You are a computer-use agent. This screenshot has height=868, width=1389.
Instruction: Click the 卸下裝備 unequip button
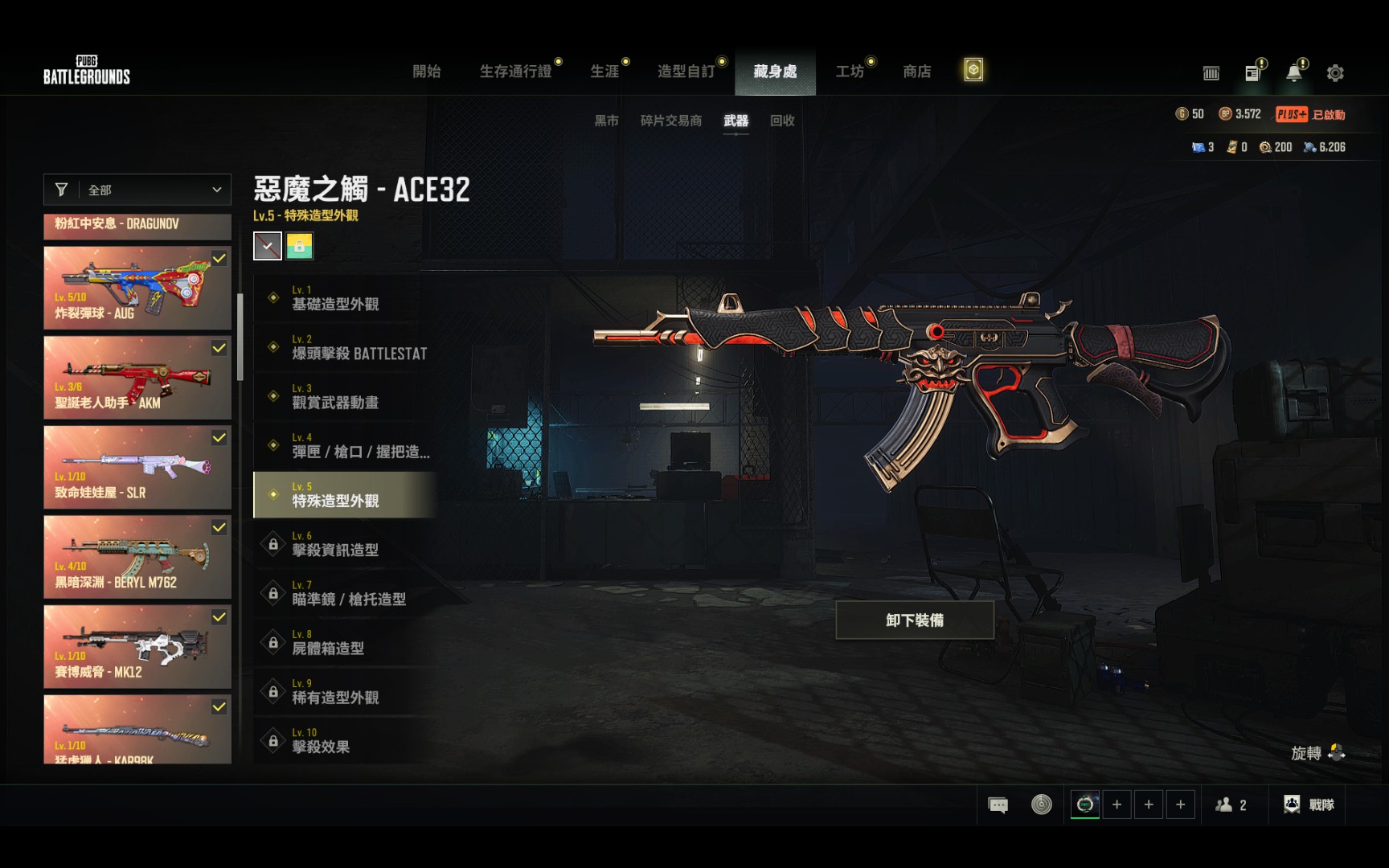(x=915, y=620)
